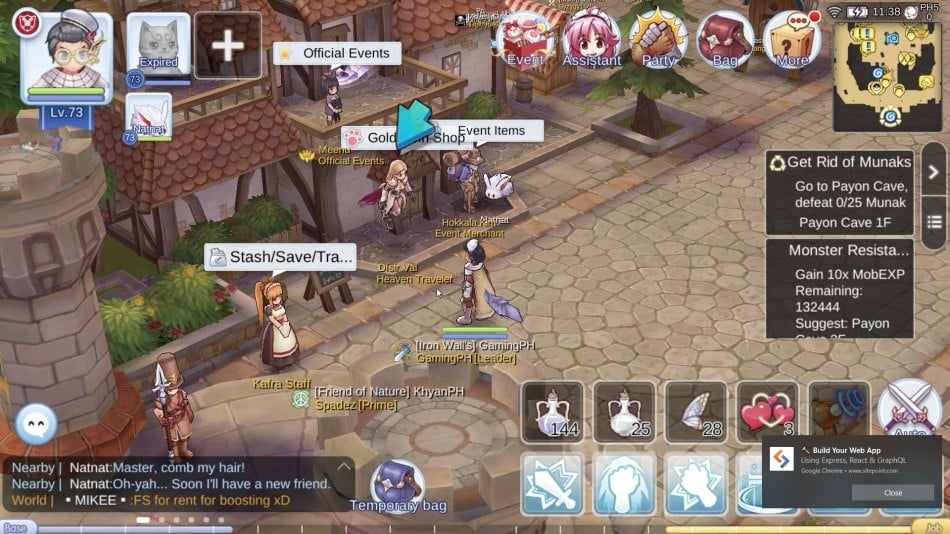This screenshot has height=534, width=950.
Task: Use the butterfly wing item
Action: (x=696, y=411)
